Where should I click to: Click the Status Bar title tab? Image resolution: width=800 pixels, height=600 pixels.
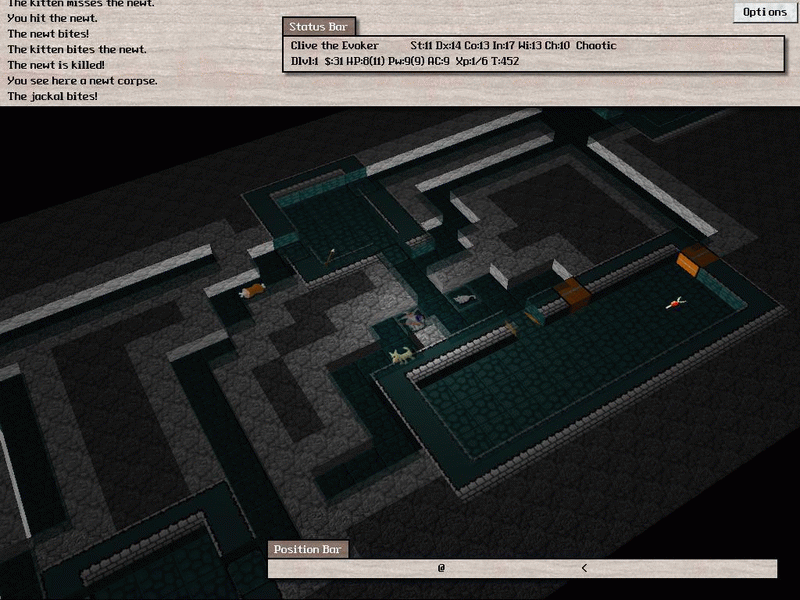318,27
